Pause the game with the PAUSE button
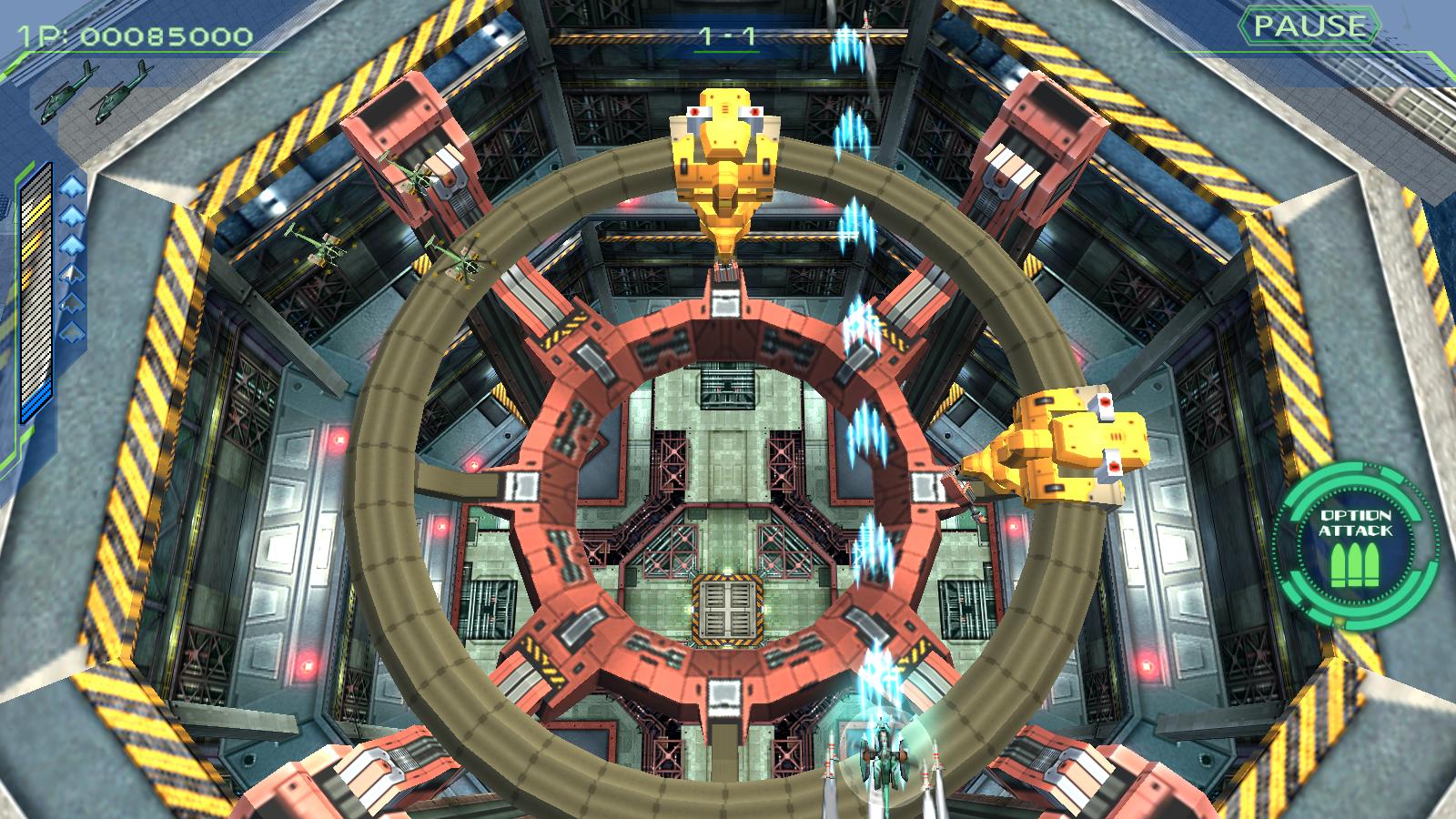Screen dimensions: 1456x819 click(1309, 26)
